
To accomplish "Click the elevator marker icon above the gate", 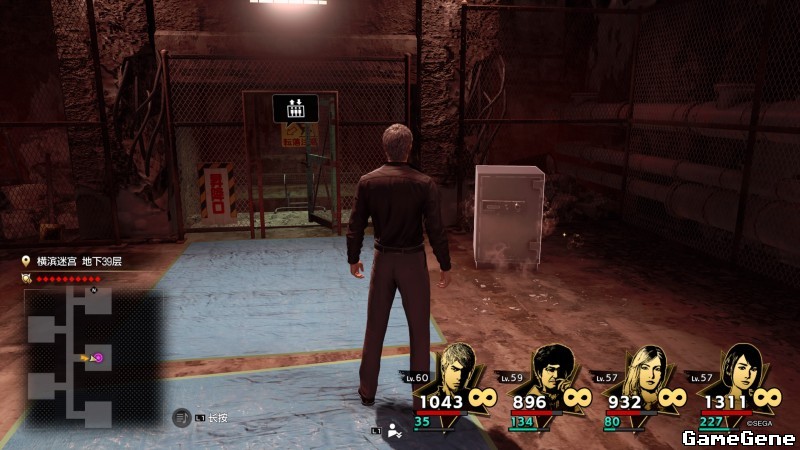I will pyautogui.click(x=295, y=107).
